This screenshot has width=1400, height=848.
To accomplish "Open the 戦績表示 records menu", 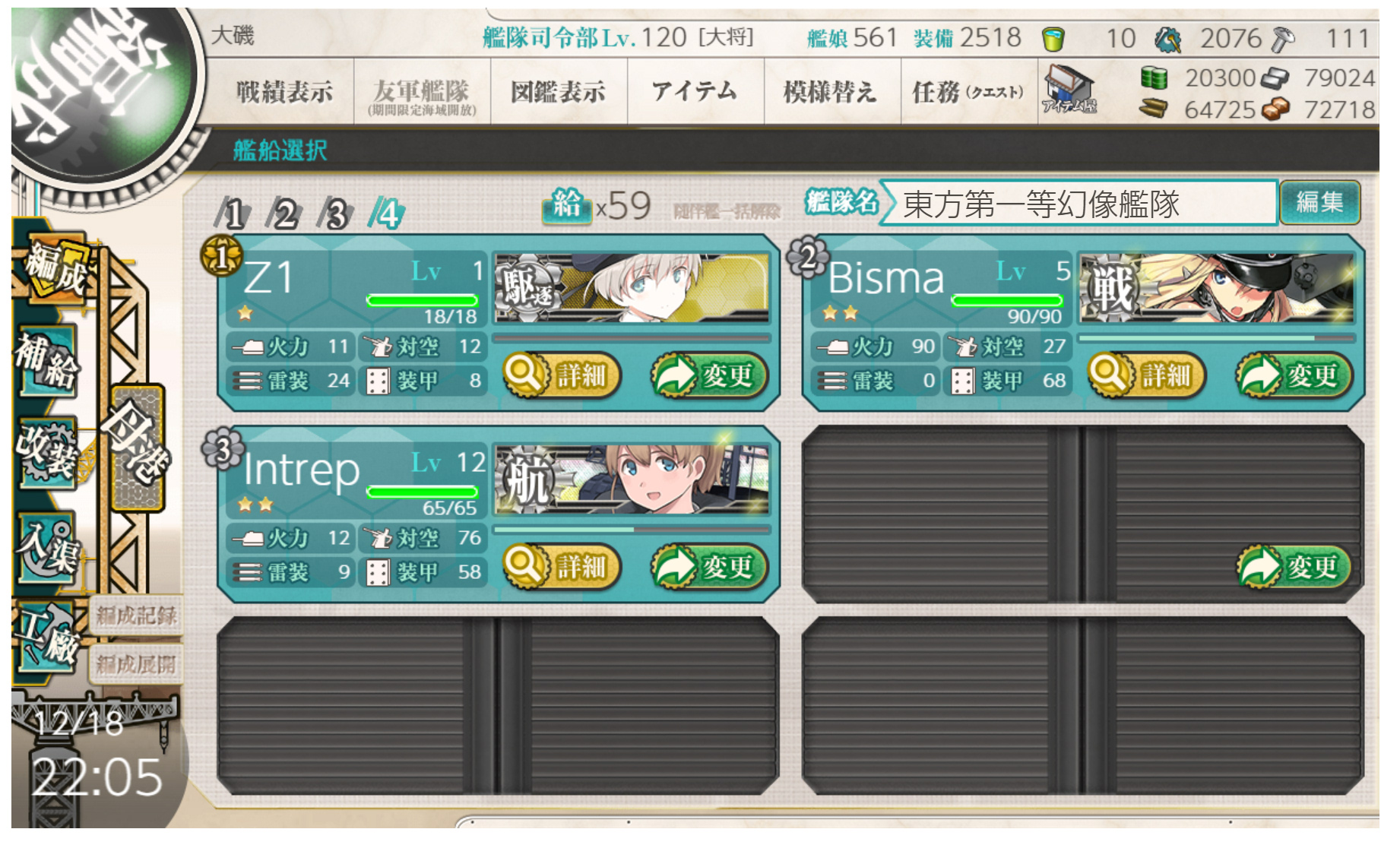I will pos(284,92).
